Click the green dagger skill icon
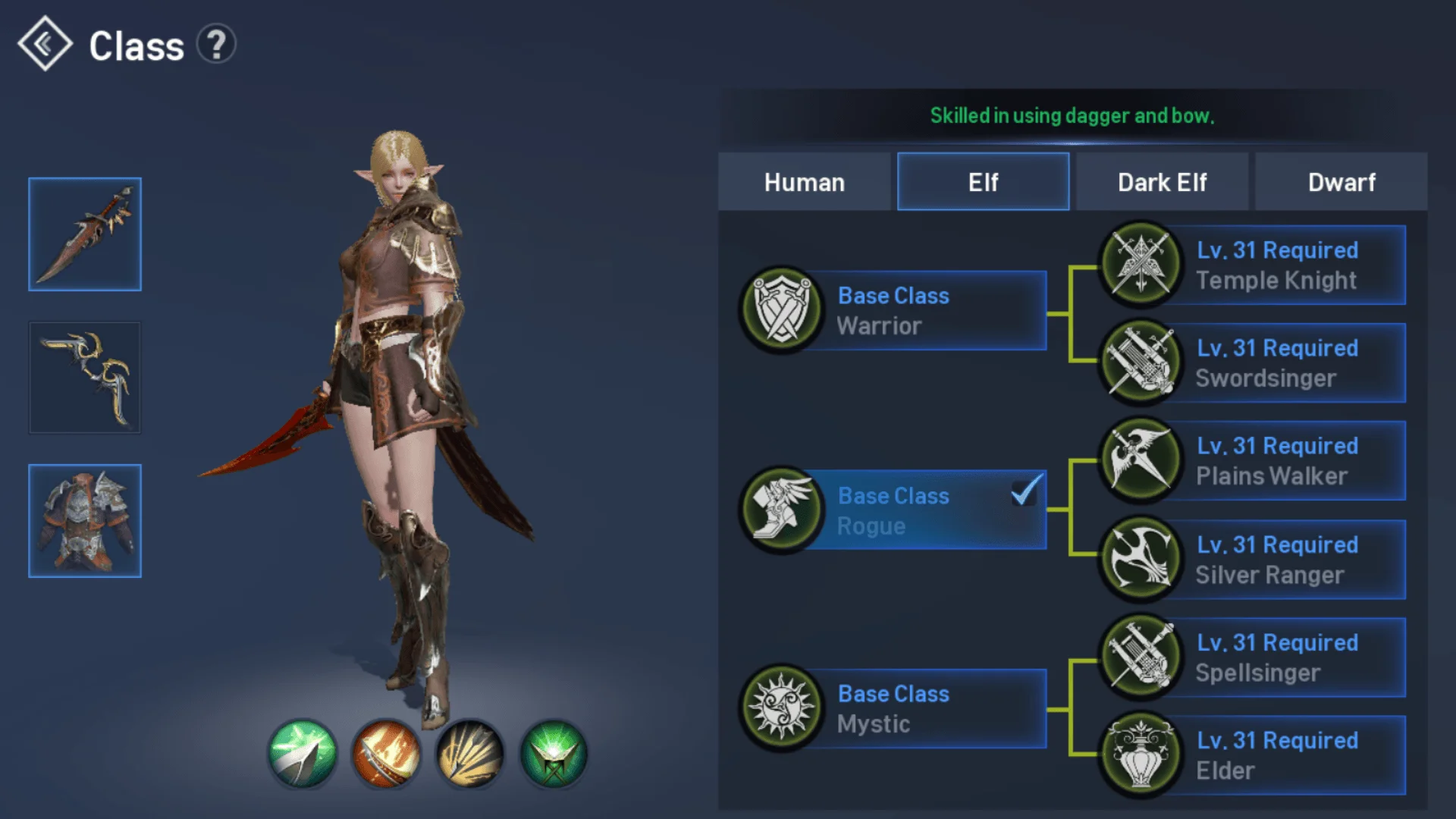 pos(303,753)
